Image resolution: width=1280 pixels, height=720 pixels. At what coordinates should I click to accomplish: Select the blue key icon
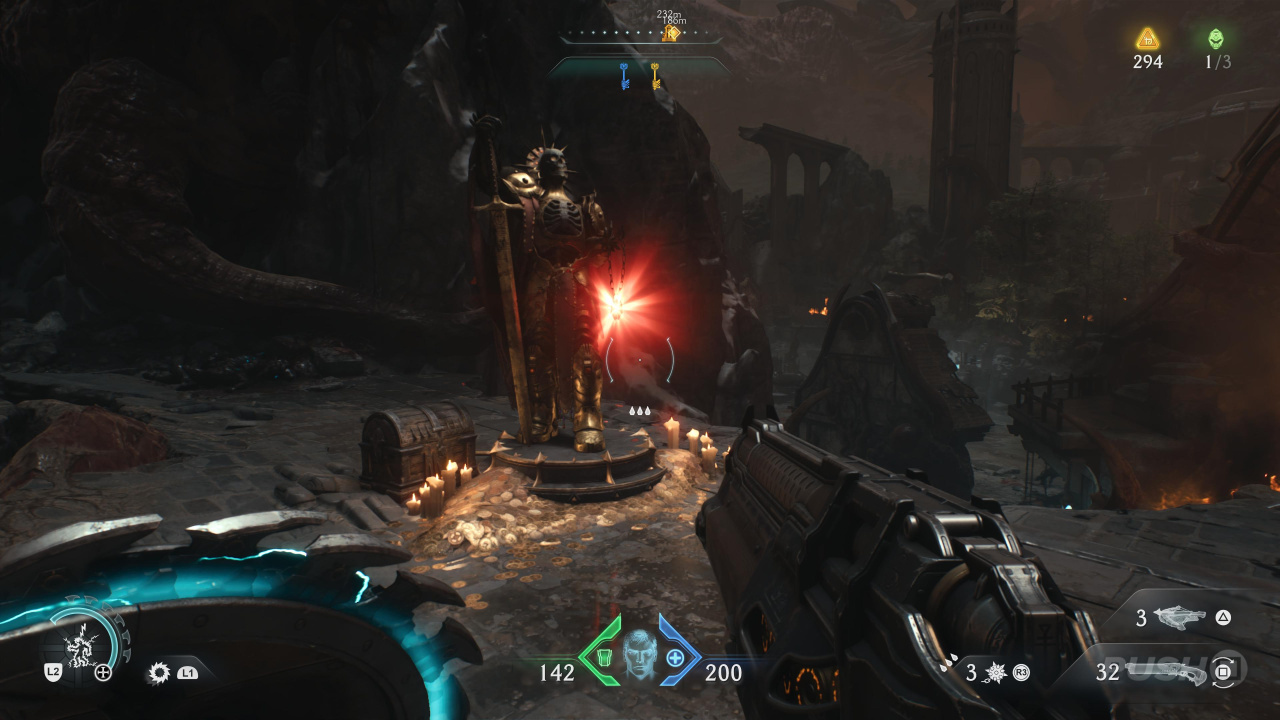point(624,76)
